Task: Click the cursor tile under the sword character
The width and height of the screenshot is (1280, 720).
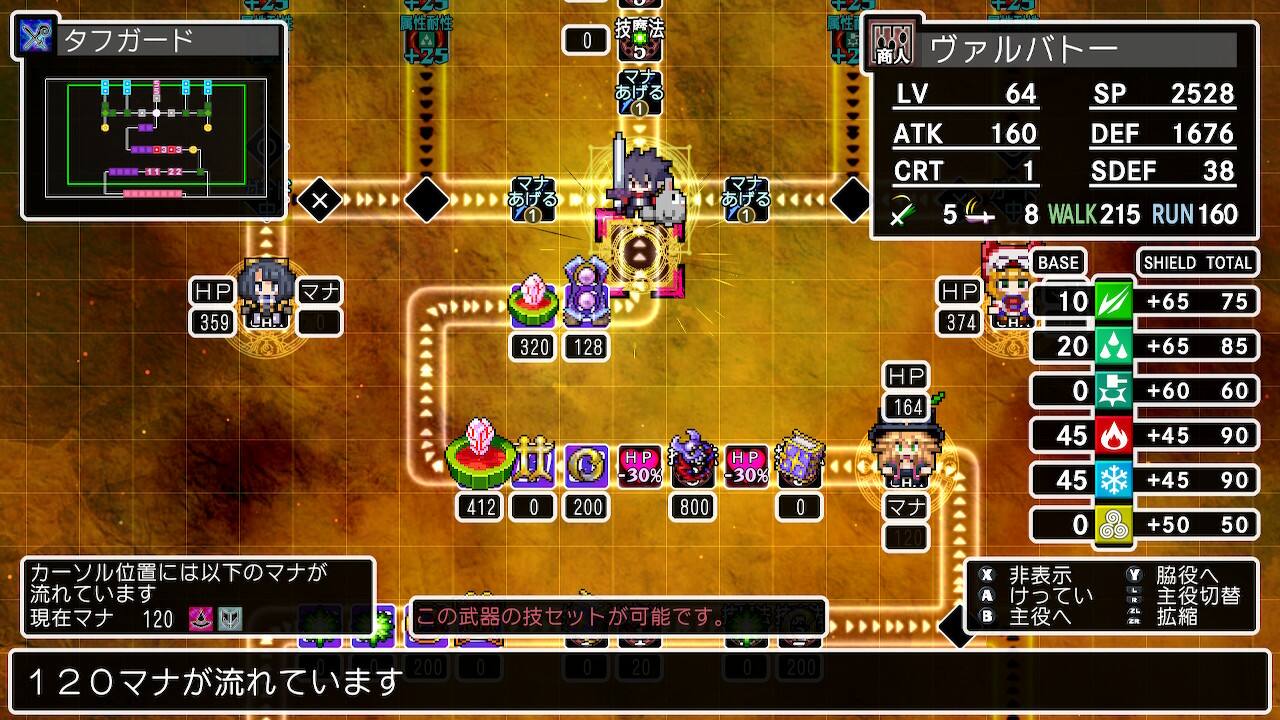Action: click(x=640, y=252)
